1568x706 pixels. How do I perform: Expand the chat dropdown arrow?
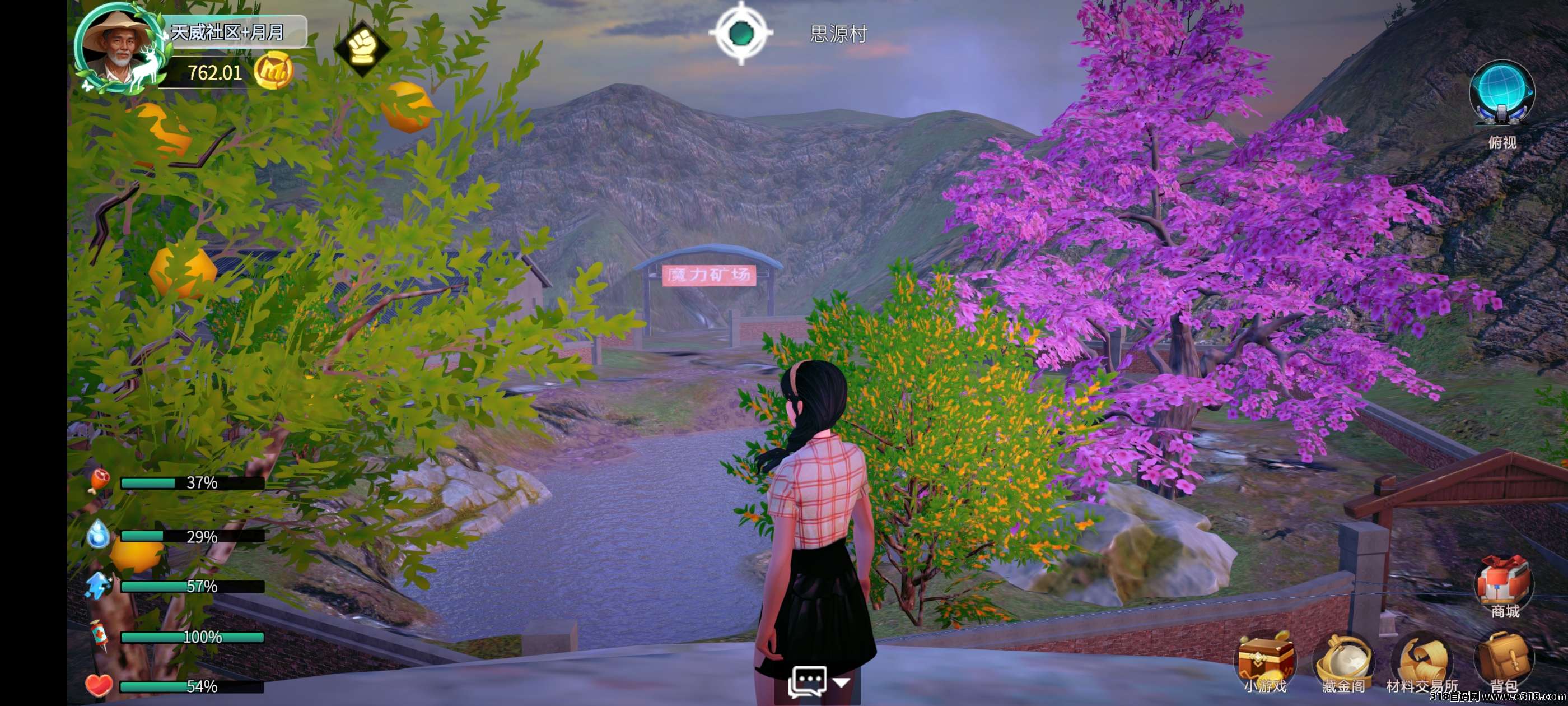tap(842, 683)
